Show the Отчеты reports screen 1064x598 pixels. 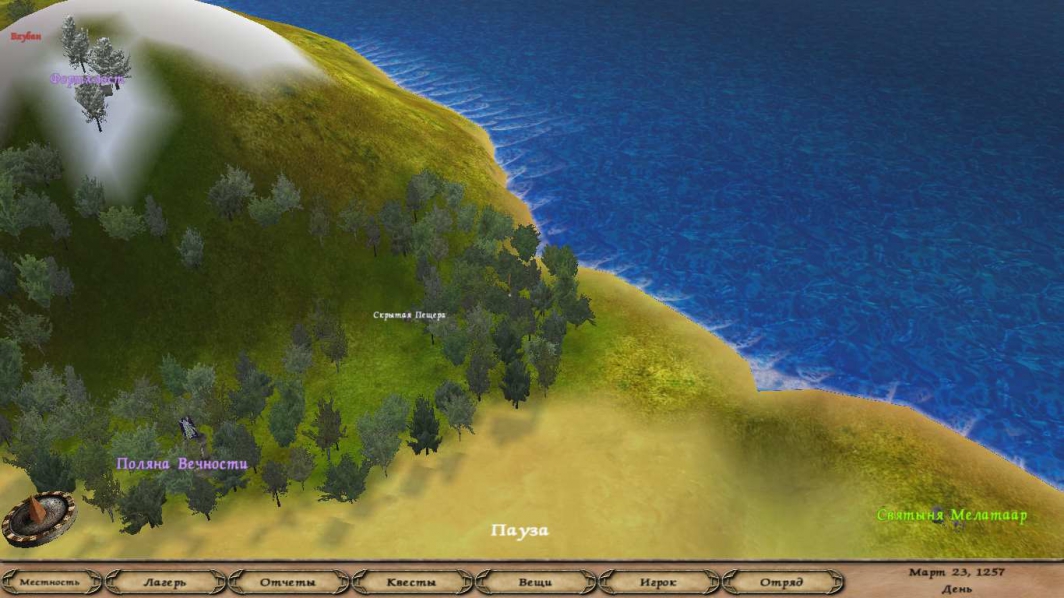click(x=288, y=582)
